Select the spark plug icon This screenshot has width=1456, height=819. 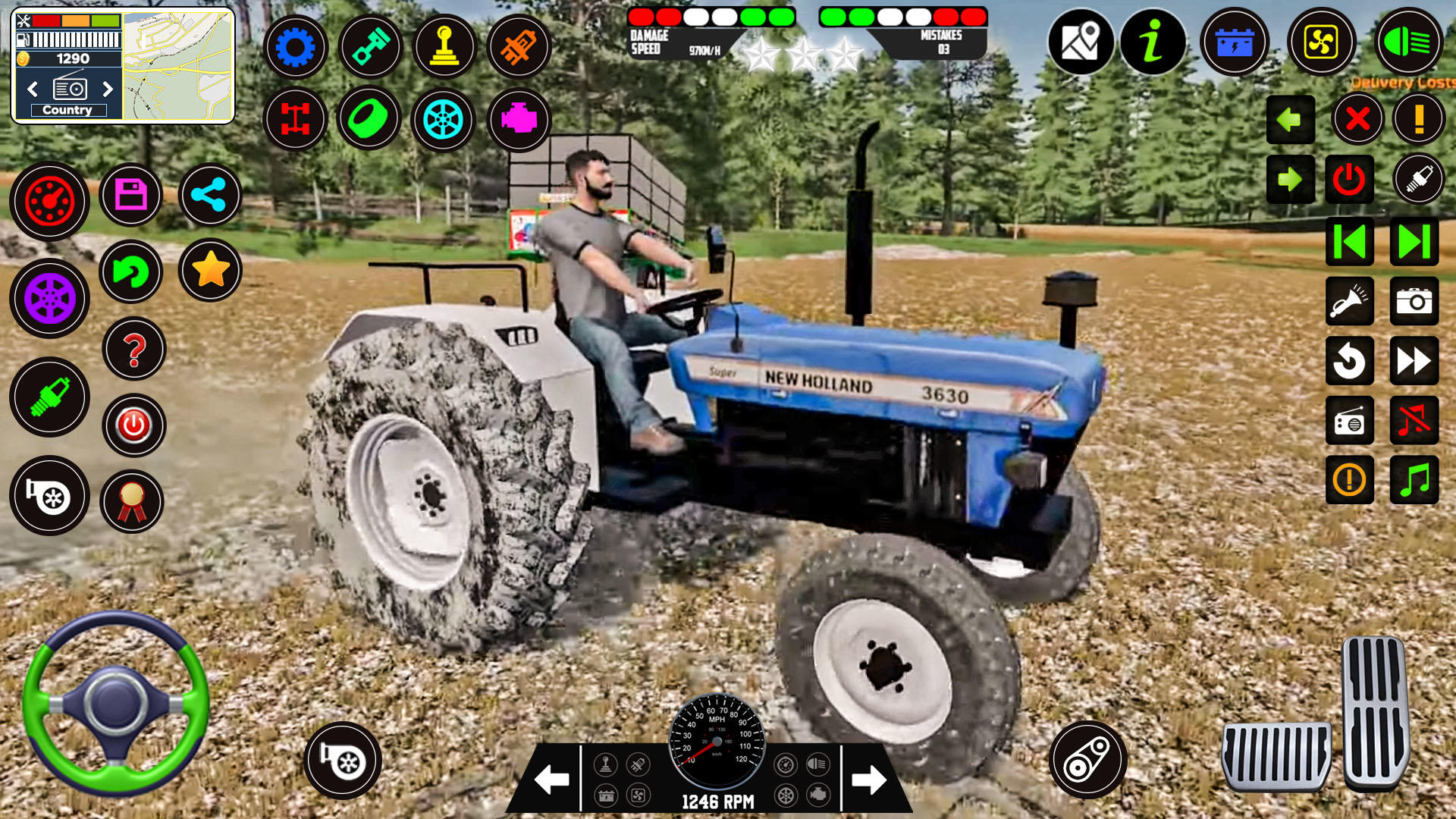(49, 398)
